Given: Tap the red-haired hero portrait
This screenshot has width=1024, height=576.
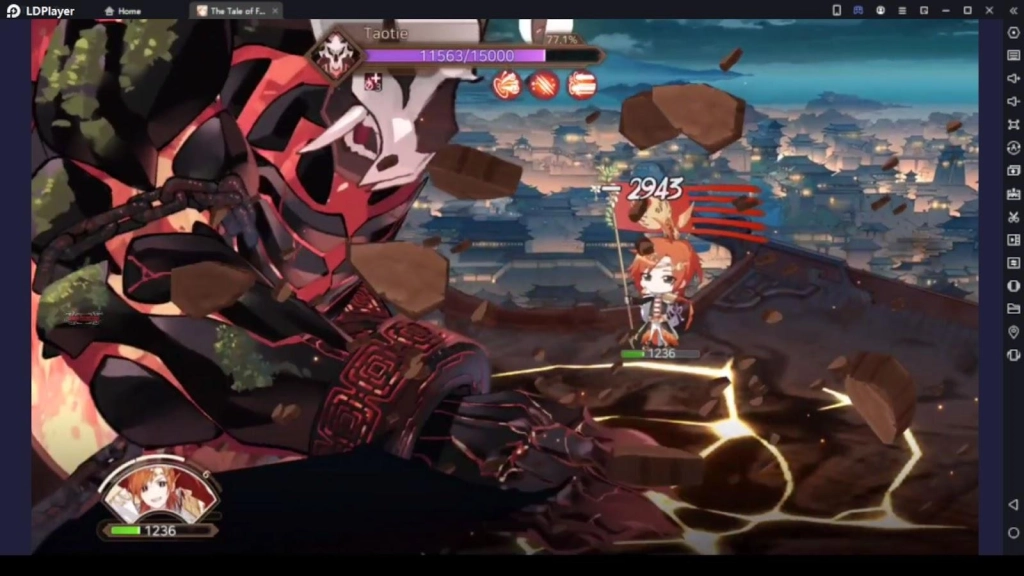Looking at the screenshot, I should pos(157,492).
